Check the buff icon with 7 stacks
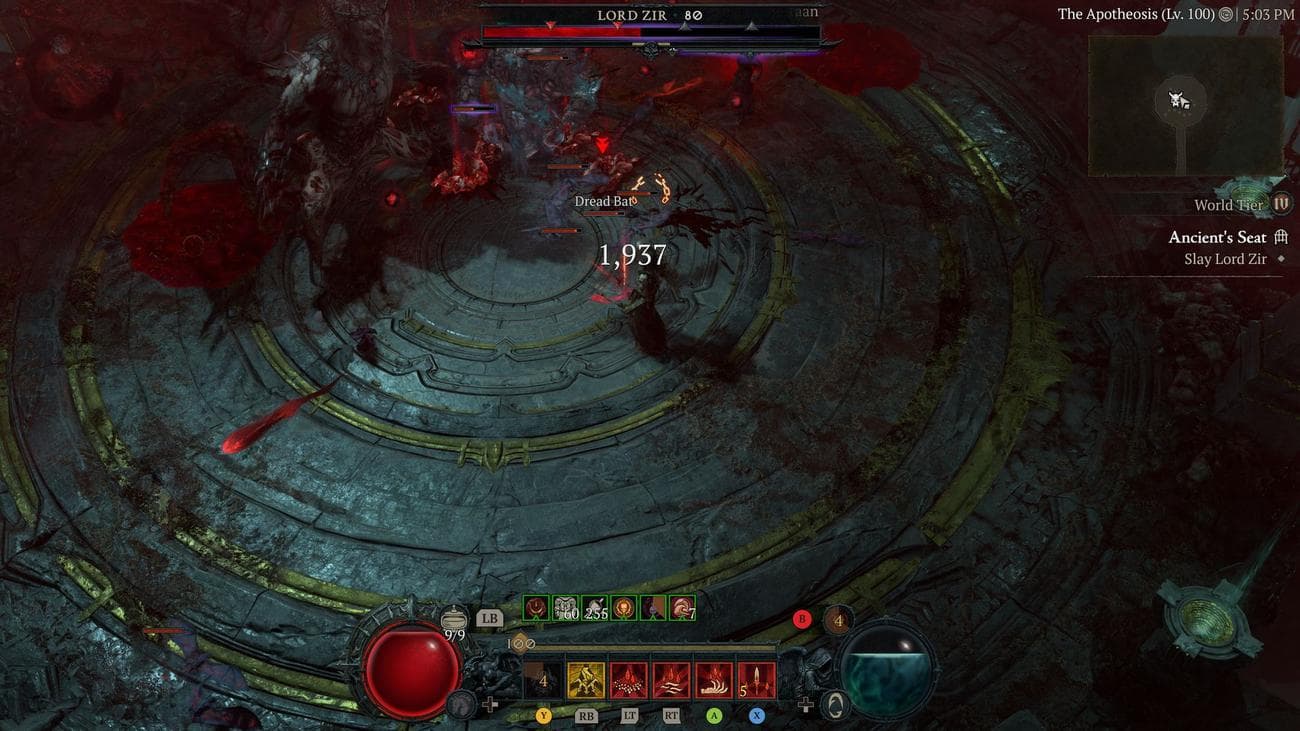This screenshot has height=731, width=1300. [x=683, y=607]
